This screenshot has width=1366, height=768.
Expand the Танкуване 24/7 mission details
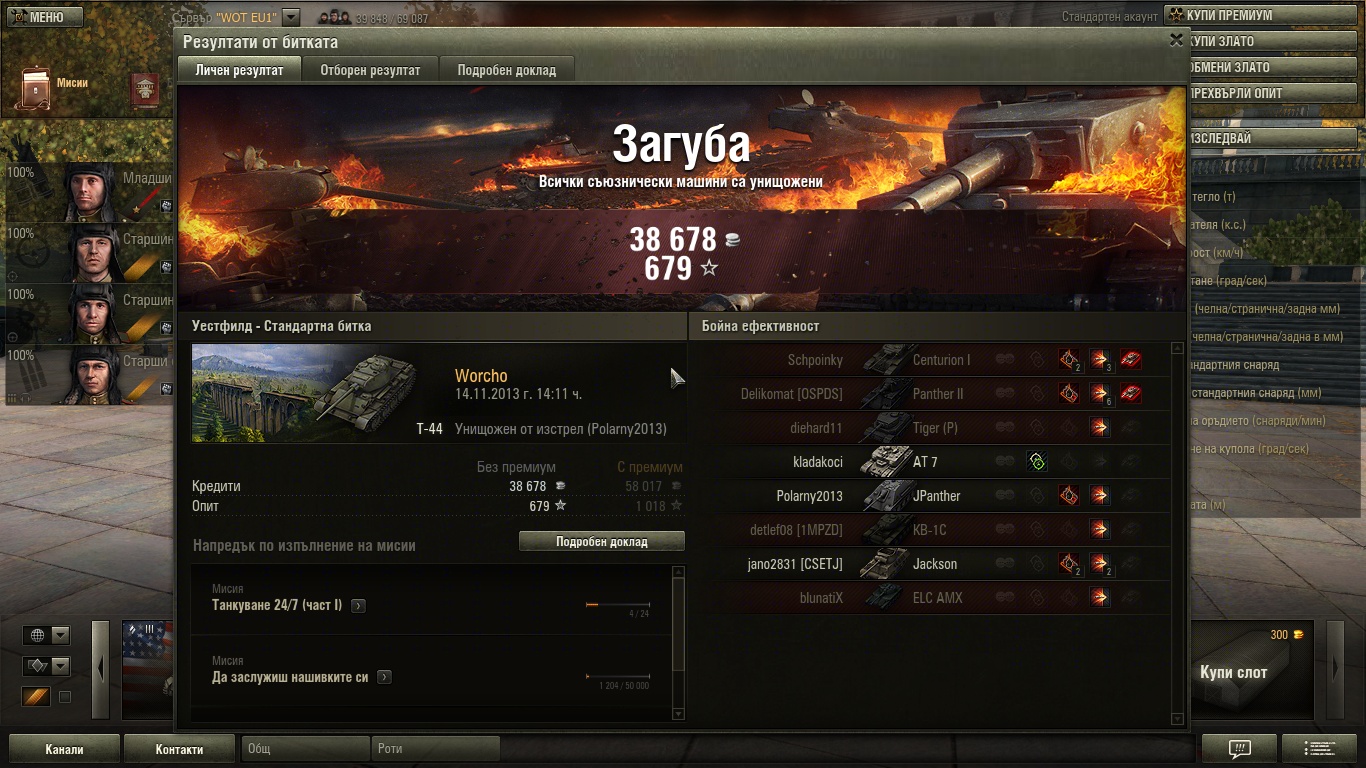[x=358, y=606]
